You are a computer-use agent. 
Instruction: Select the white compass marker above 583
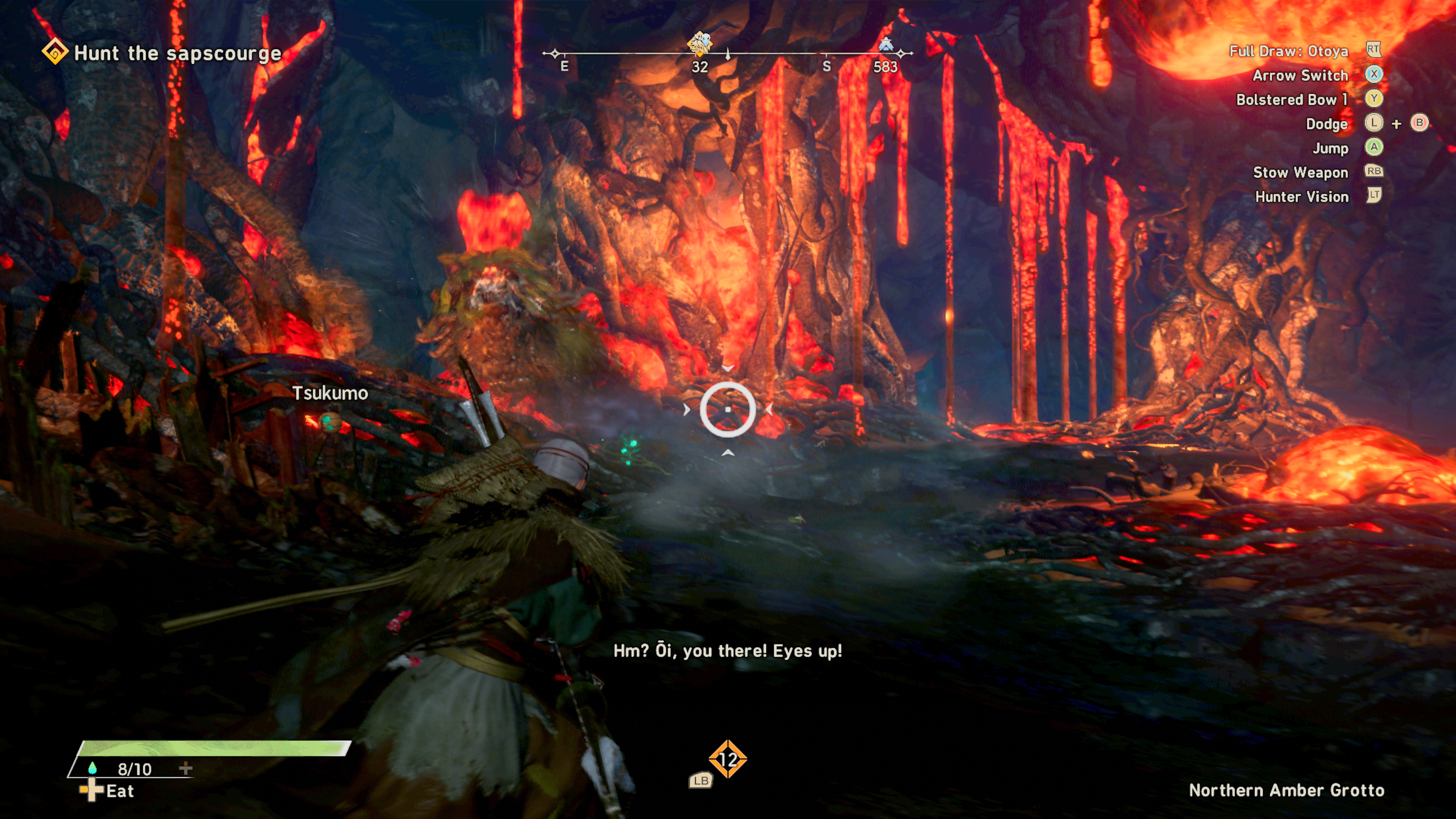885,44
